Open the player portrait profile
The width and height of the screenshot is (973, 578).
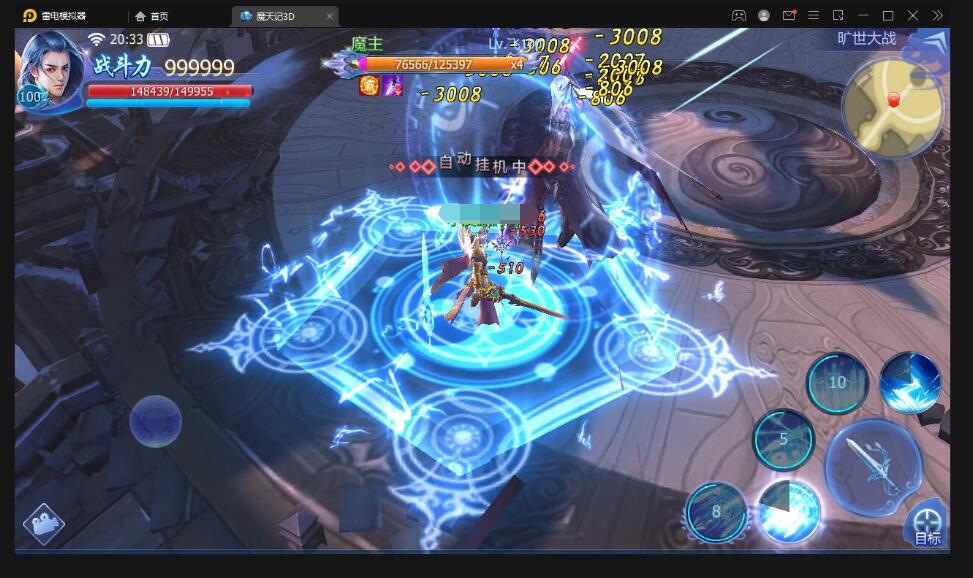[51, 68]
